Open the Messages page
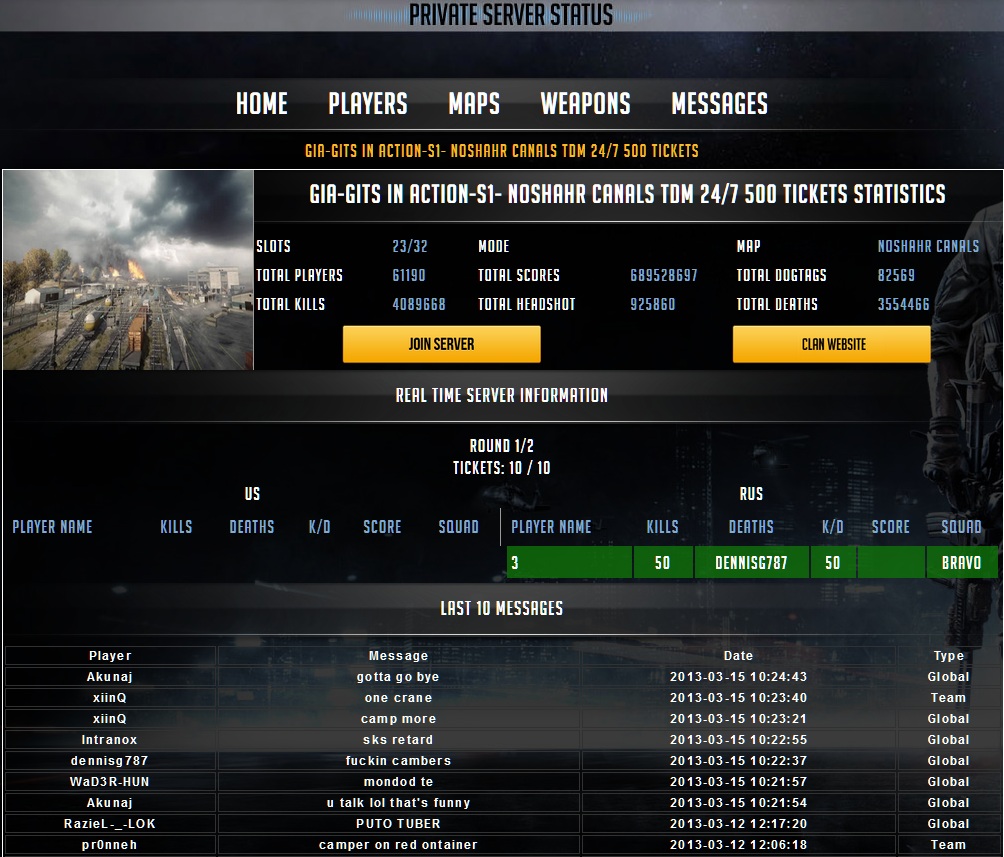The width and height of the screenshot is (1004, 857). click(719, 104)
